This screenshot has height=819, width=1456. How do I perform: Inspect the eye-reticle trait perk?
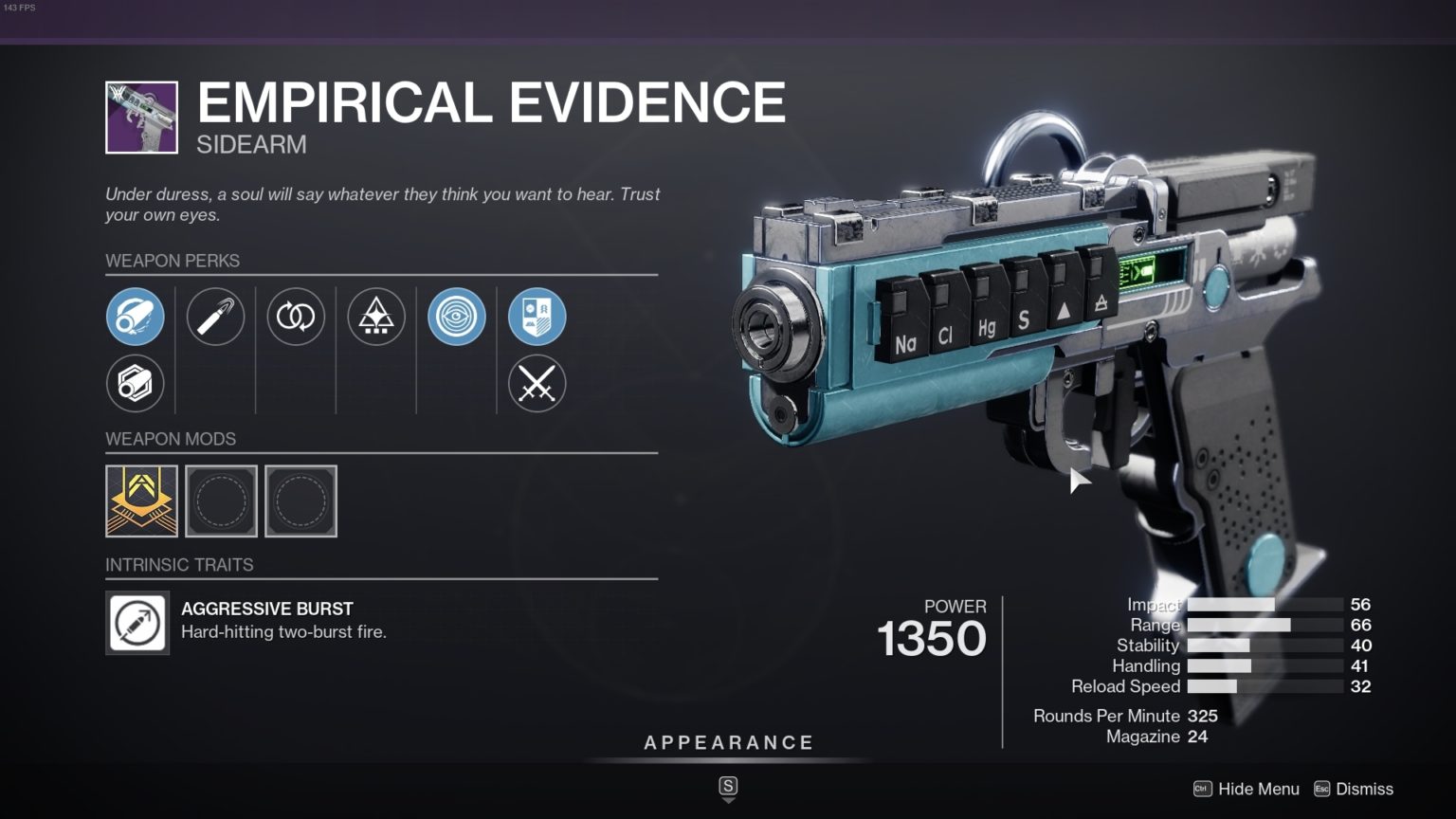[456, 317]
